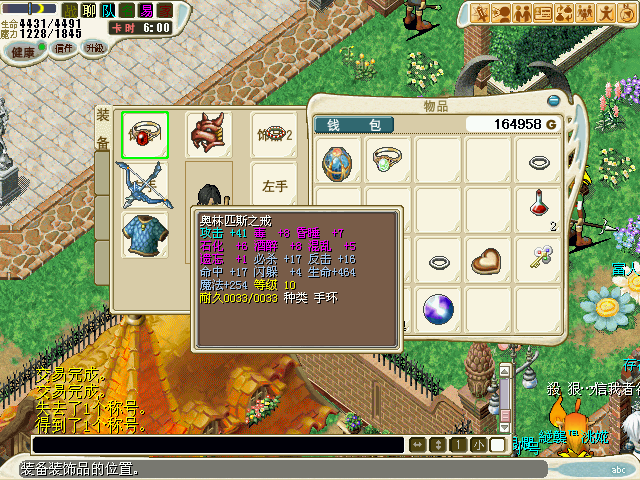
Task: Close the 物品 inventory window
Action: click(x=555, y=100)
